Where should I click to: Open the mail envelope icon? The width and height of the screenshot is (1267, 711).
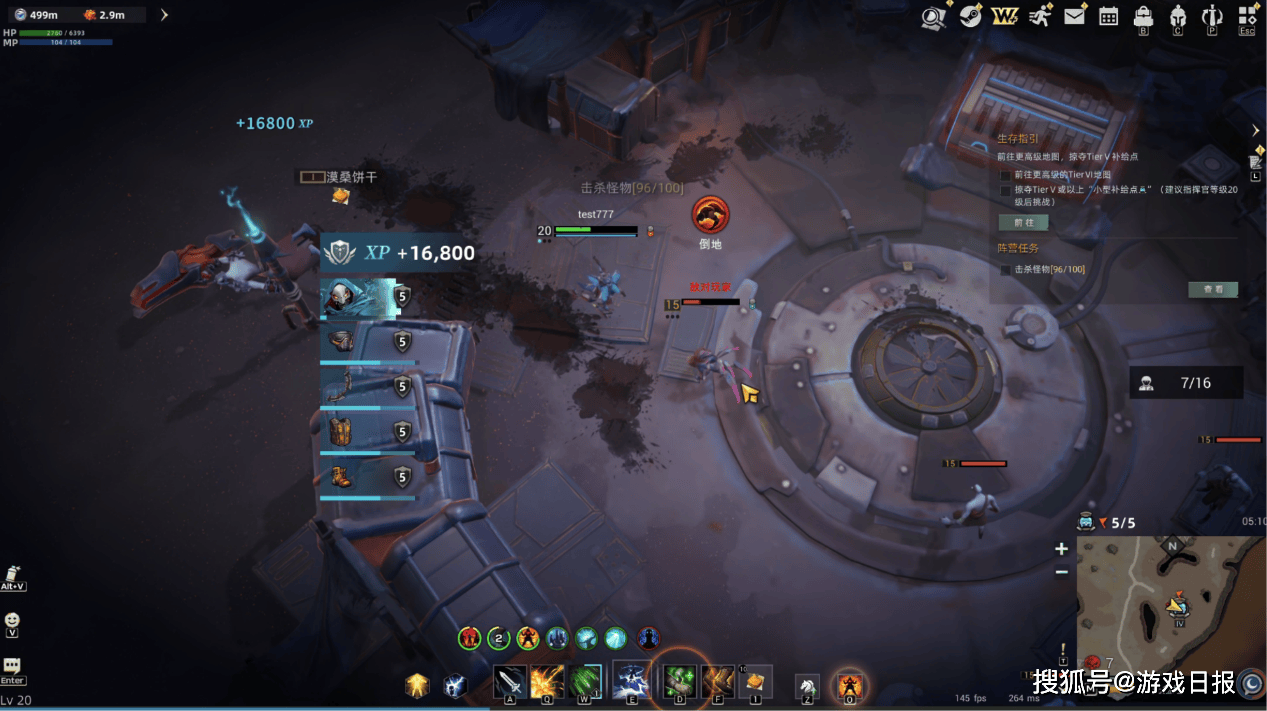pos(1074,16)
